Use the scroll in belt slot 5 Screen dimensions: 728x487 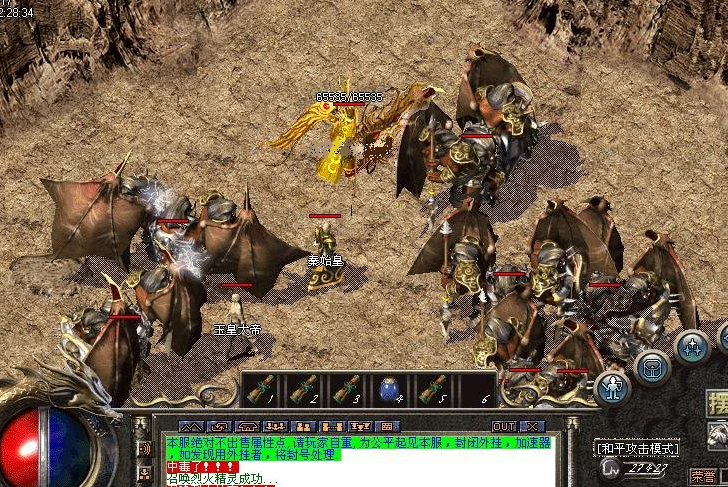point(431,389)
